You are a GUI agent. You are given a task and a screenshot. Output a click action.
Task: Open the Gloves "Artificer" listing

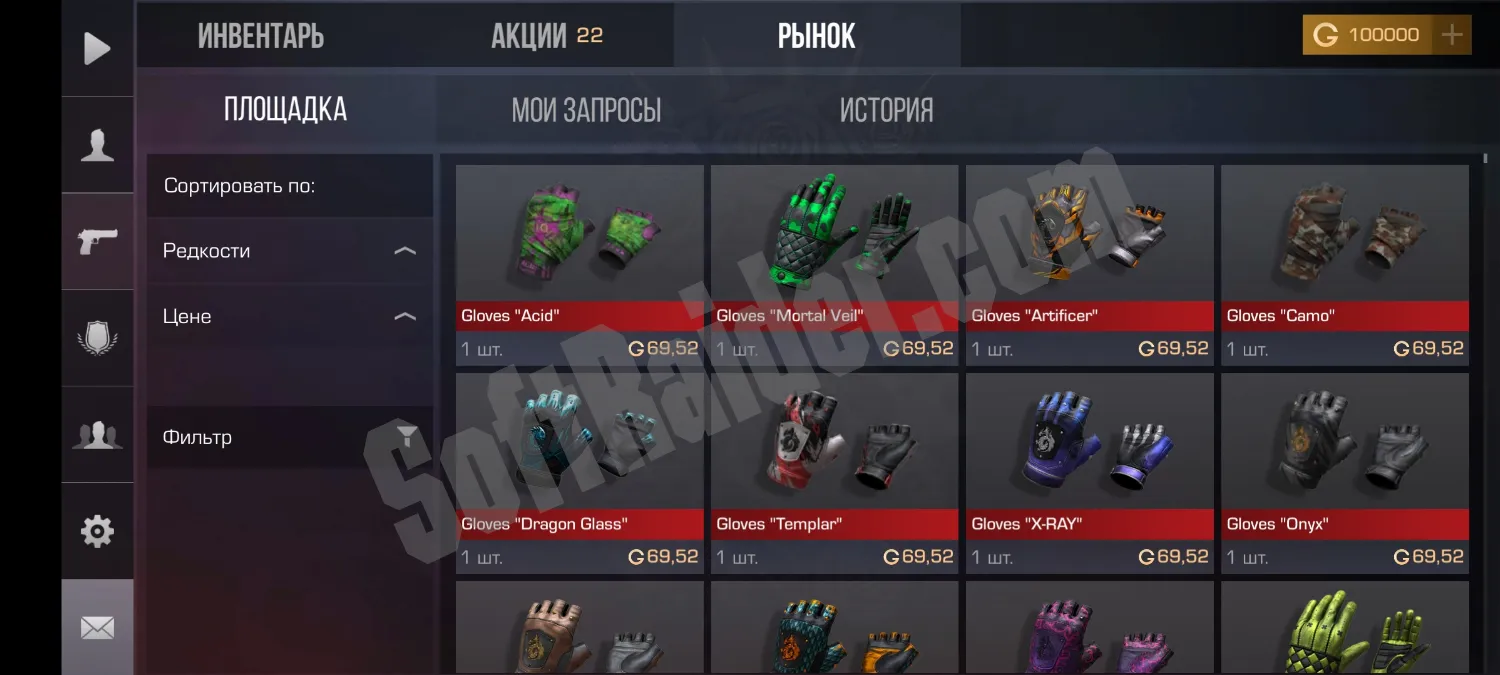point(1089,264)
